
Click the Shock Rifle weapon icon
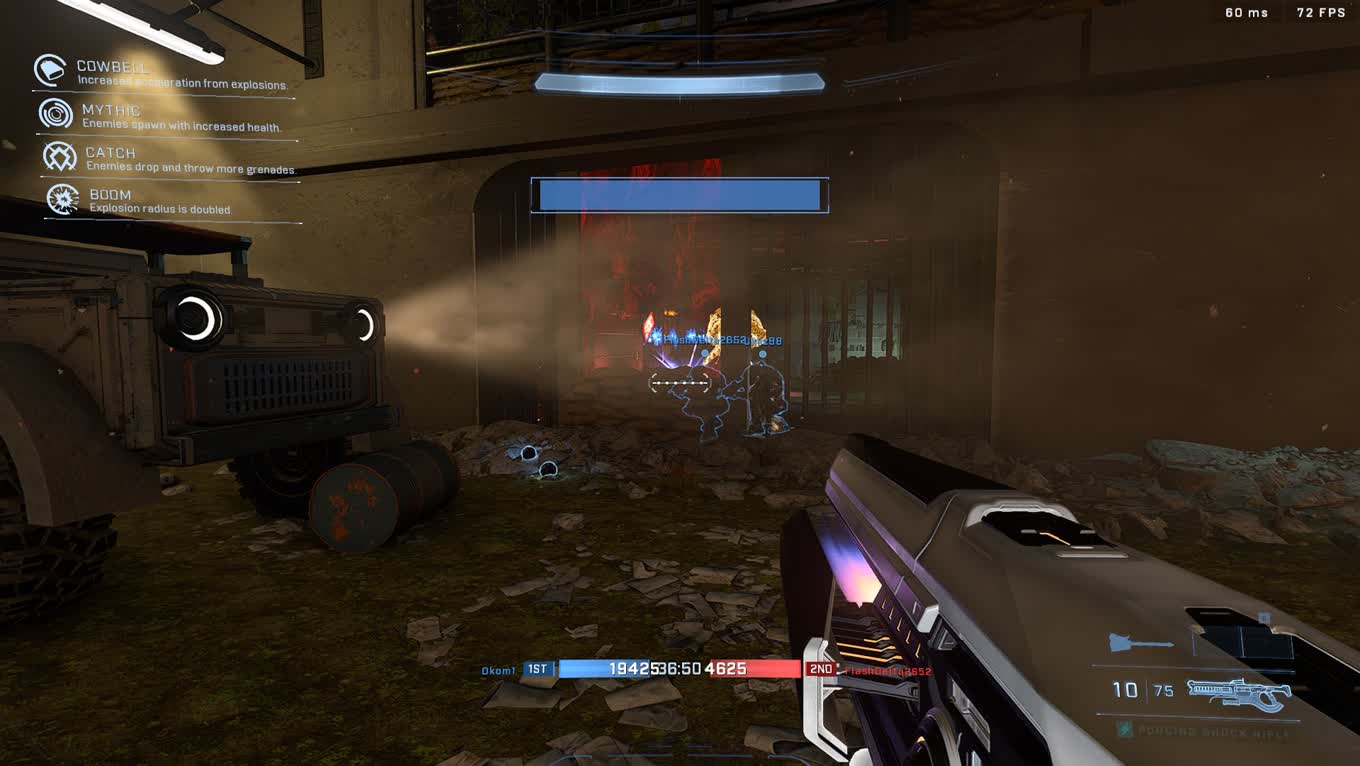point(1238,692)
